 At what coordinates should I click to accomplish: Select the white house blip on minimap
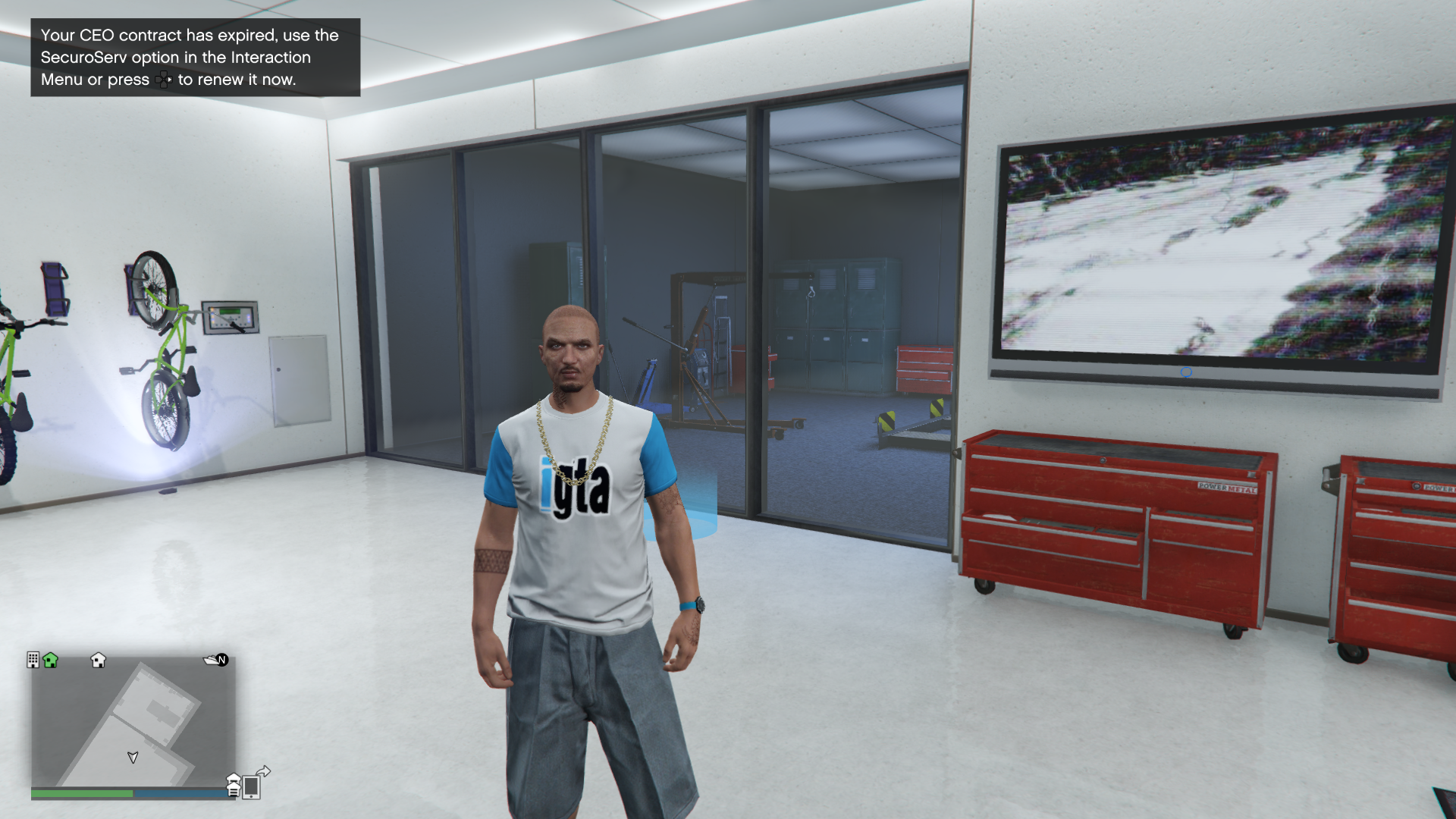click(98, 660)
